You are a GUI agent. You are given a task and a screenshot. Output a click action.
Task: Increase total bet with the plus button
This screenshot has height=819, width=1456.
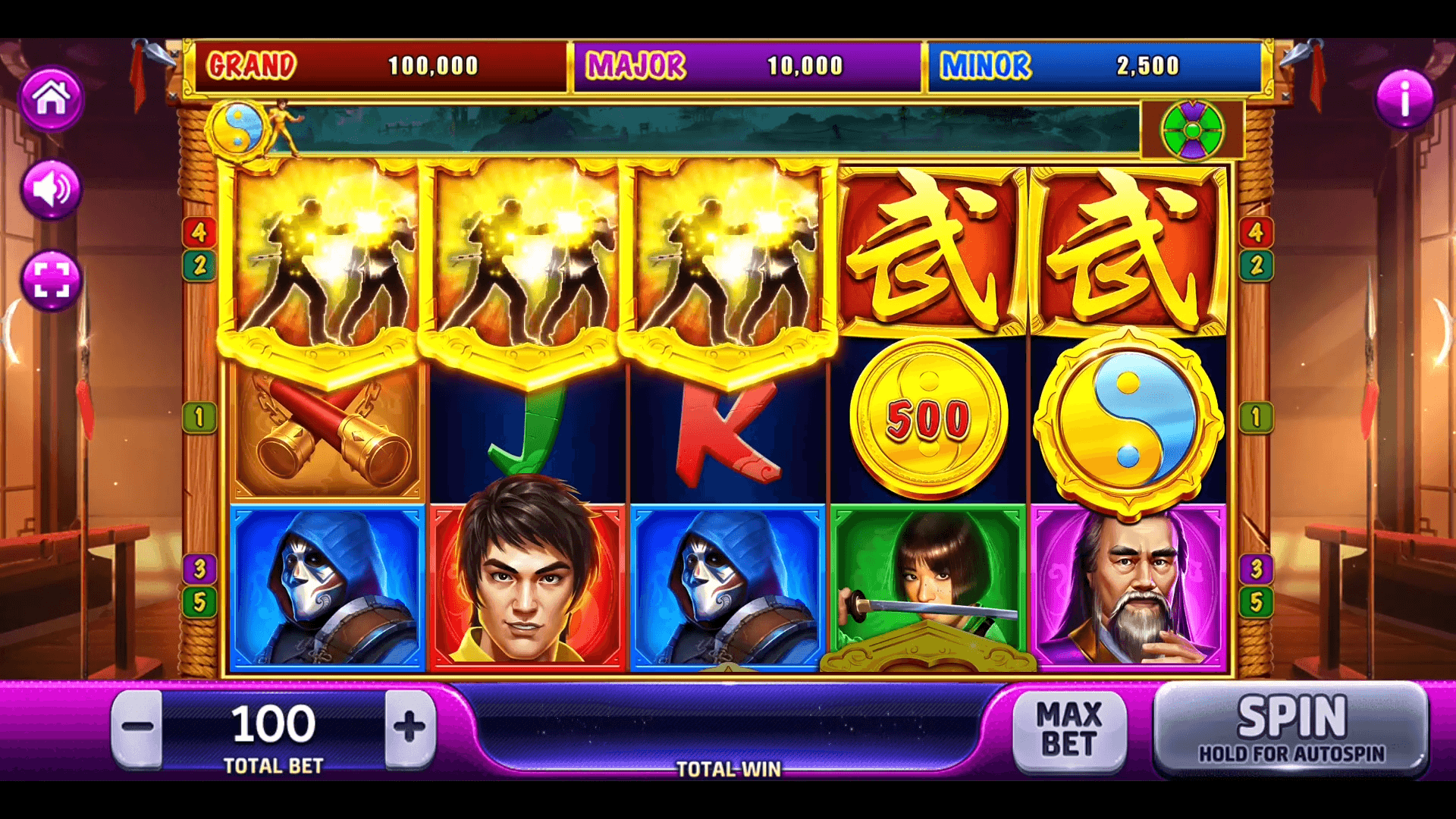click(409, 727)
